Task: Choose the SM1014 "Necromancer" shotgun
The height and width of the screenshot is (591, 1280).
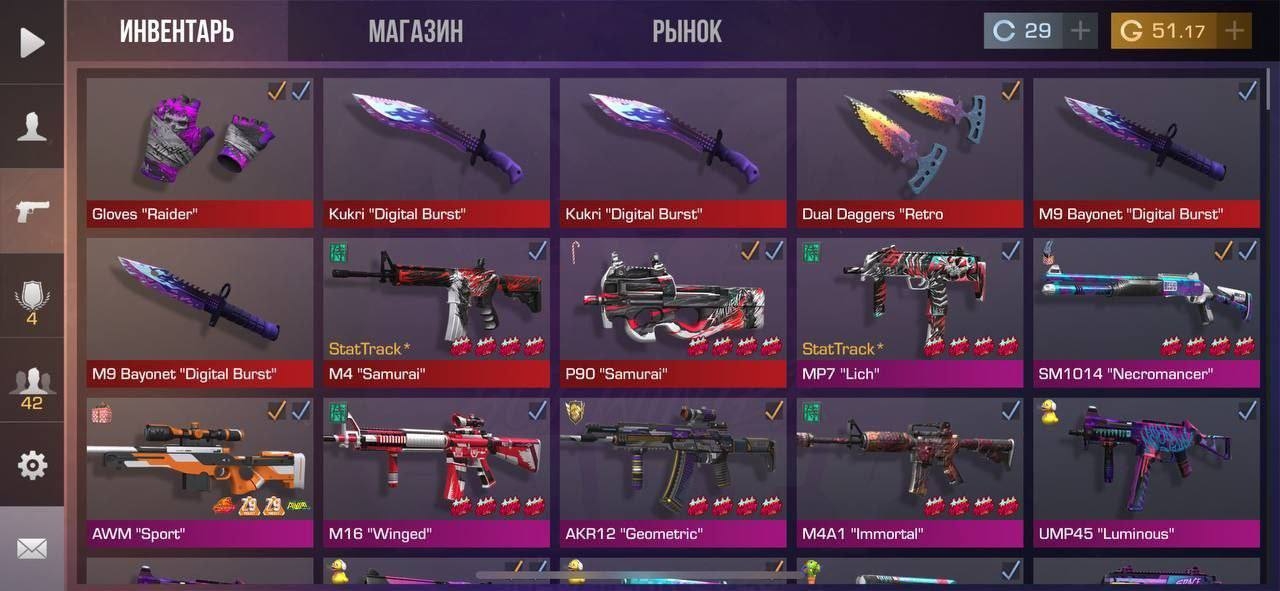Action: tap(1146, 310)
